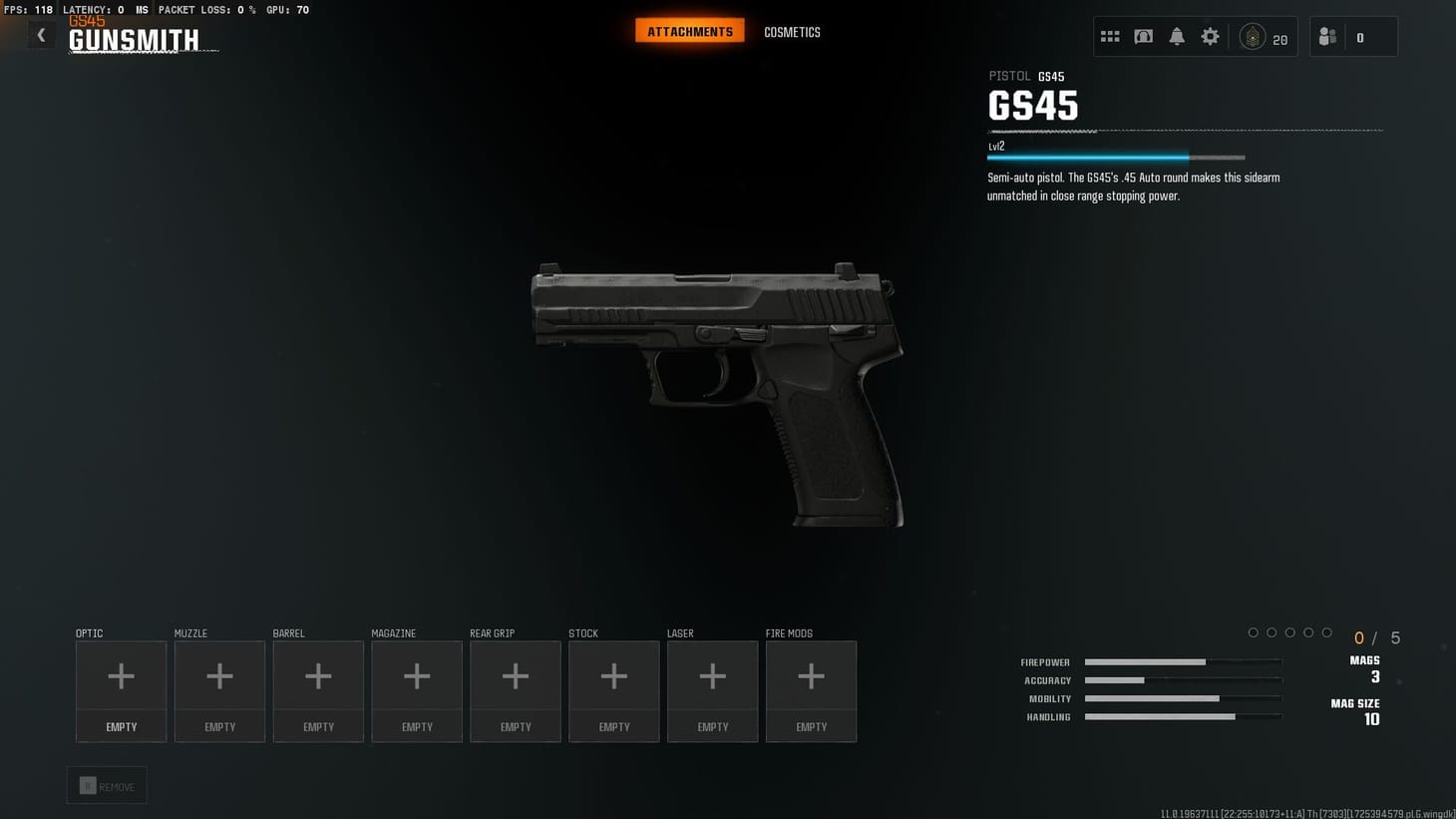Expand the Fire Mods attachment slot
Viewport: 1456px width, 819px height.
(811, 675)
